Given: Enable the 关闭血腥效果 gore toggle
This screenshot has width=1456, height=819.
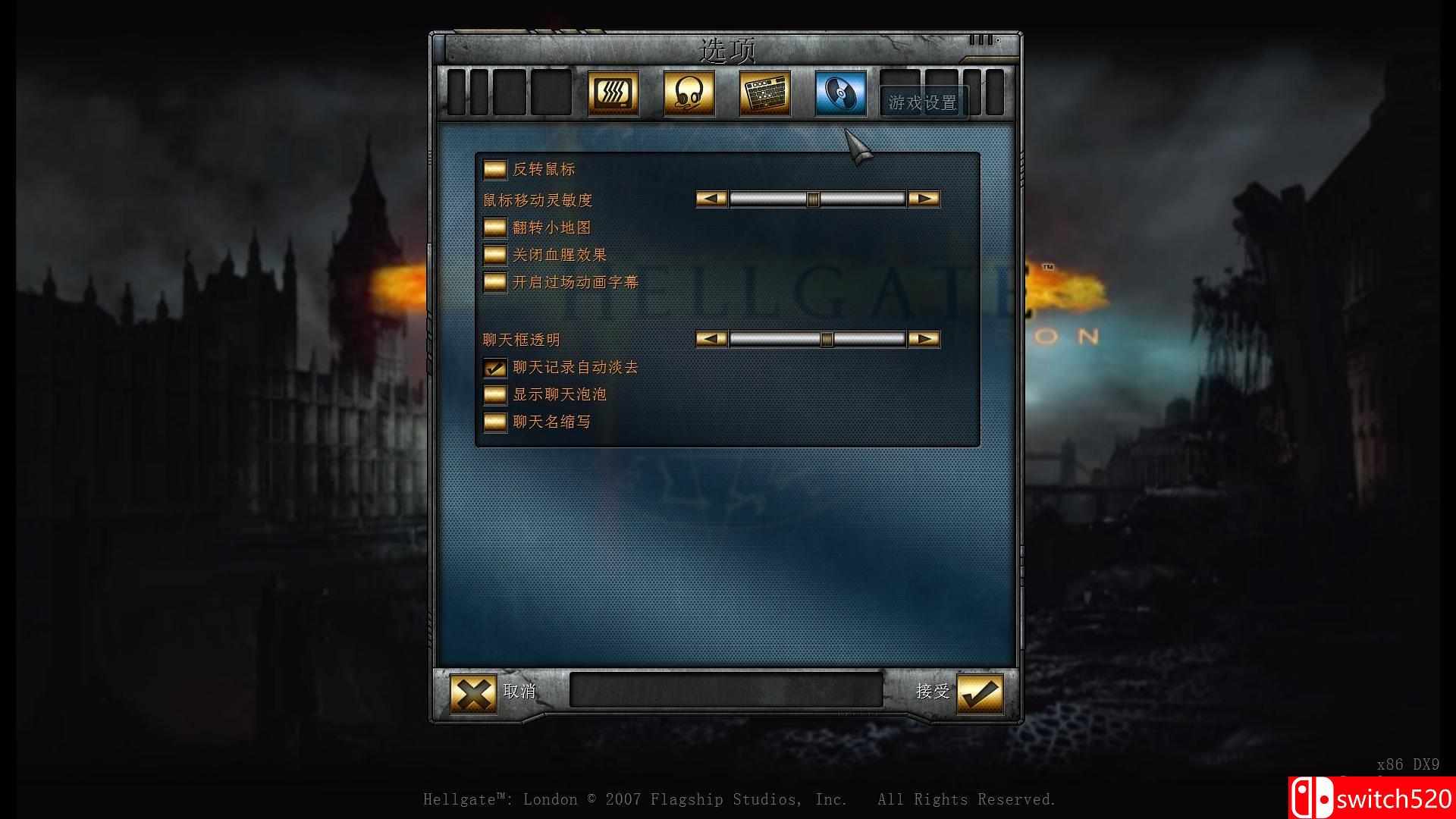Looking at the screenshot, I should 494,255.
